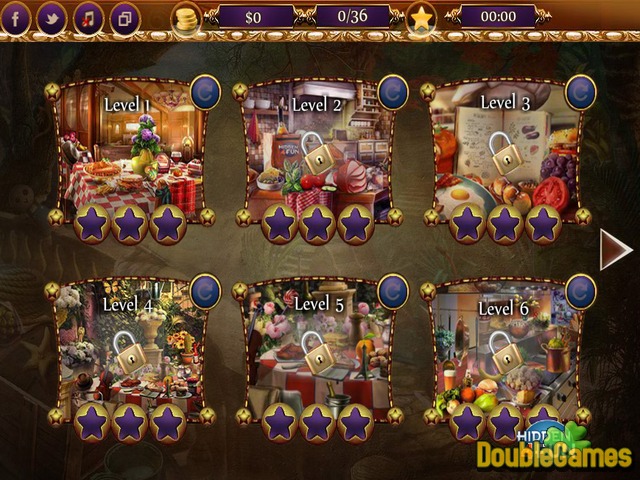
Task: Click the window mode icon
Action: (124, 17)
